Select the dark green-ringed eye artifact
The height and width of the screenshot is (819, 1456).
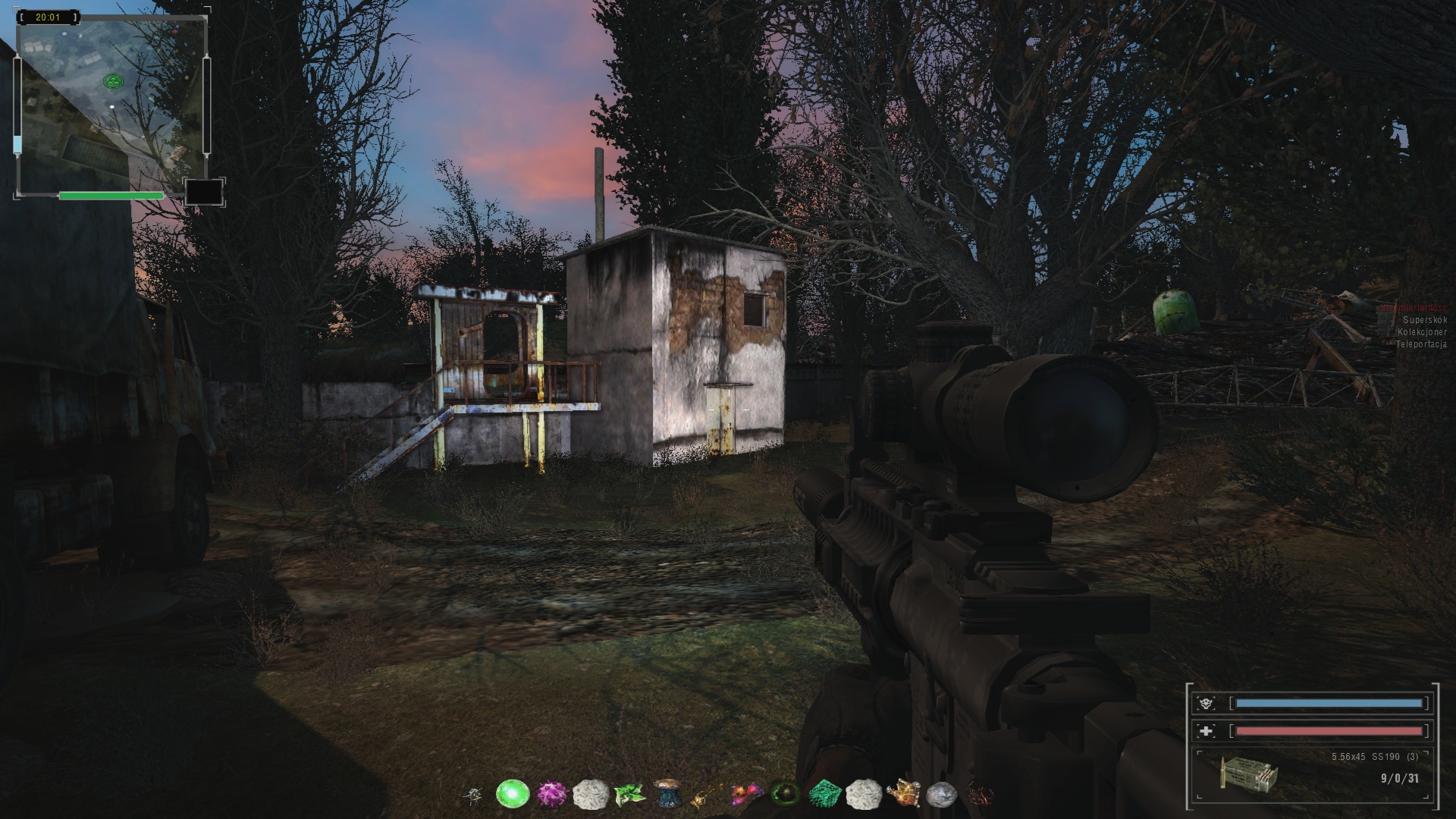pyautogui.click(x=784, y=794)
